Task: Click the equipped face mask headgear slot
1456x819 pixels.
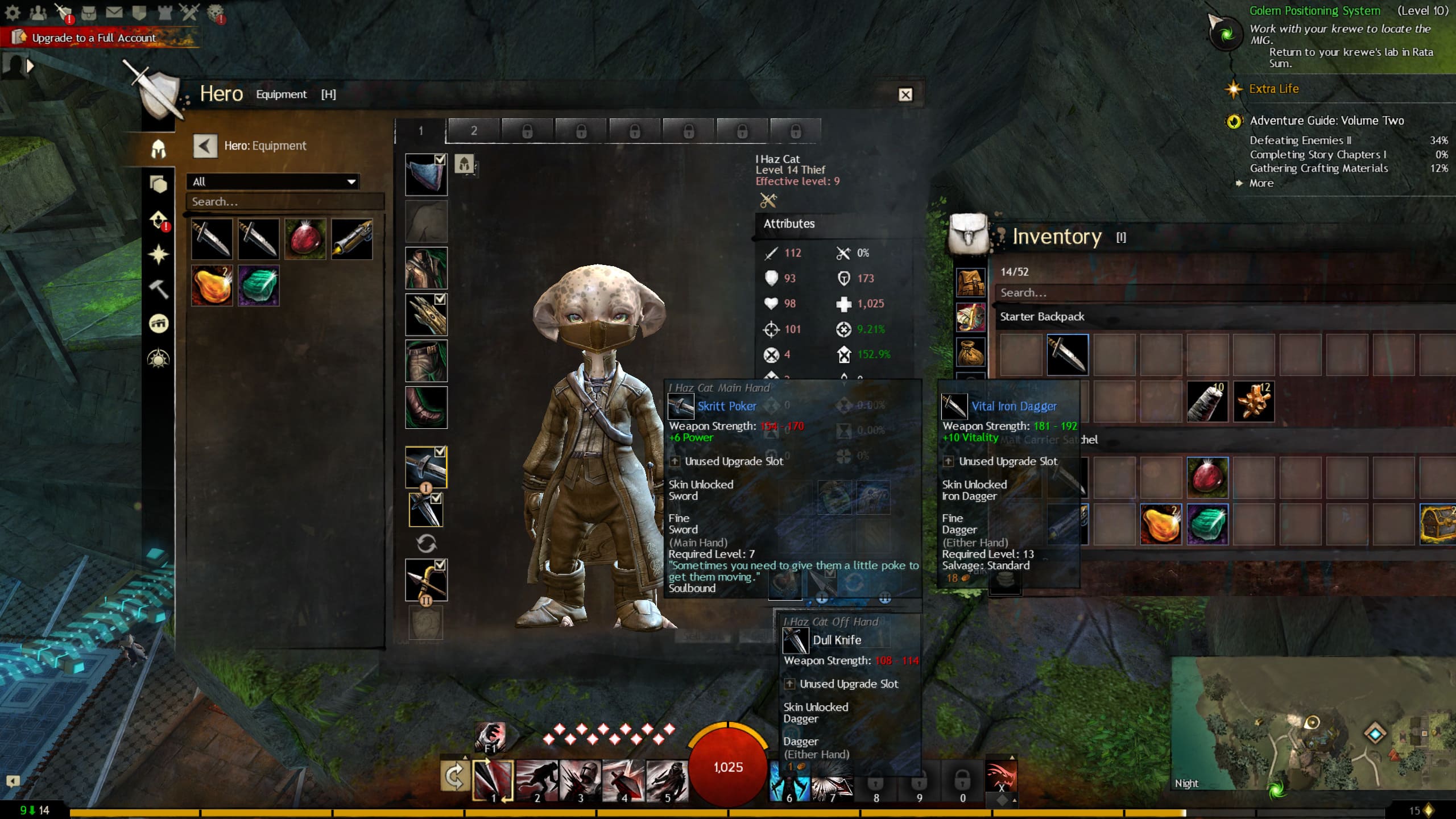Action: [x=426, y=175]
